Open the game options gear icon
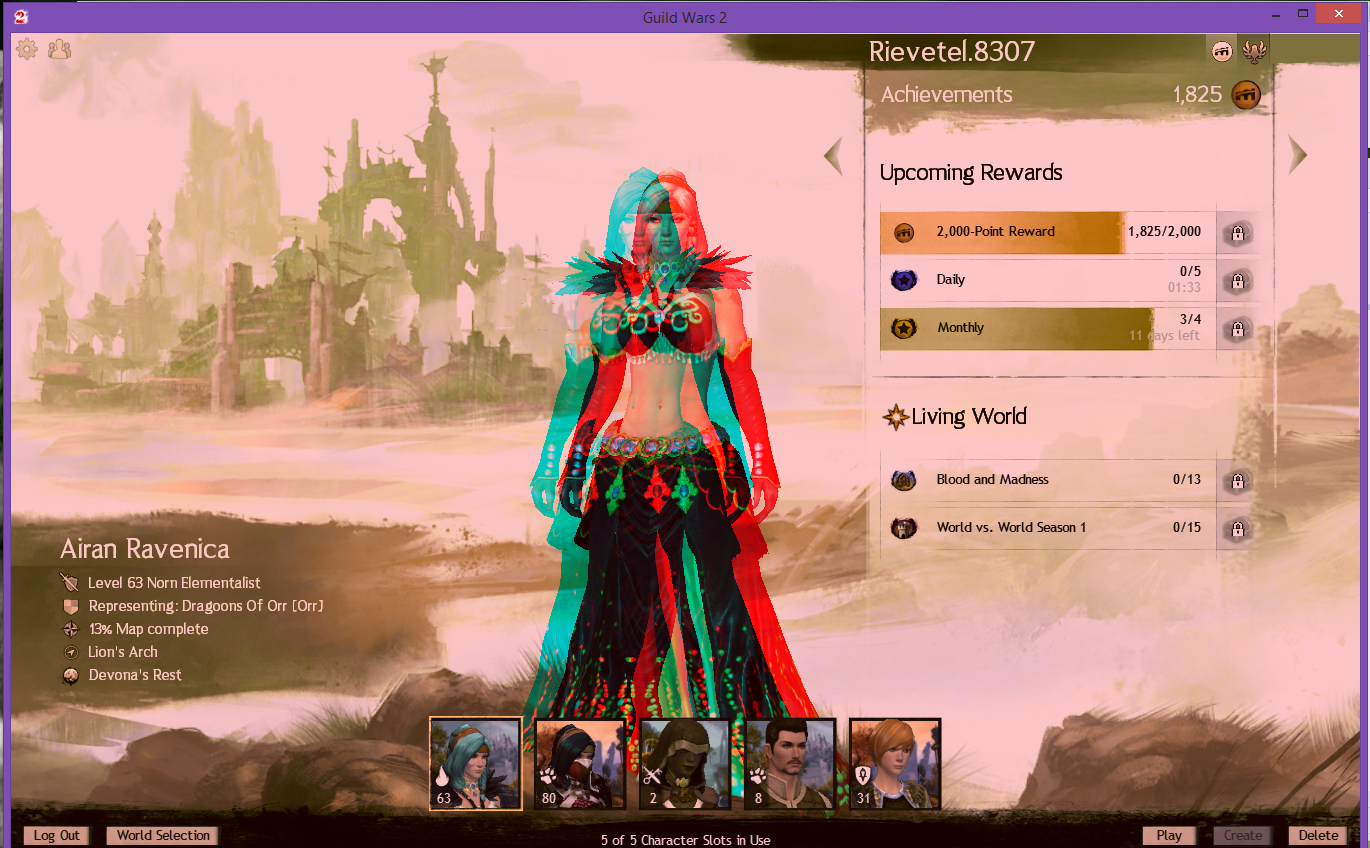The height and width of the screenshot is (848, 1370). (27, 48)
